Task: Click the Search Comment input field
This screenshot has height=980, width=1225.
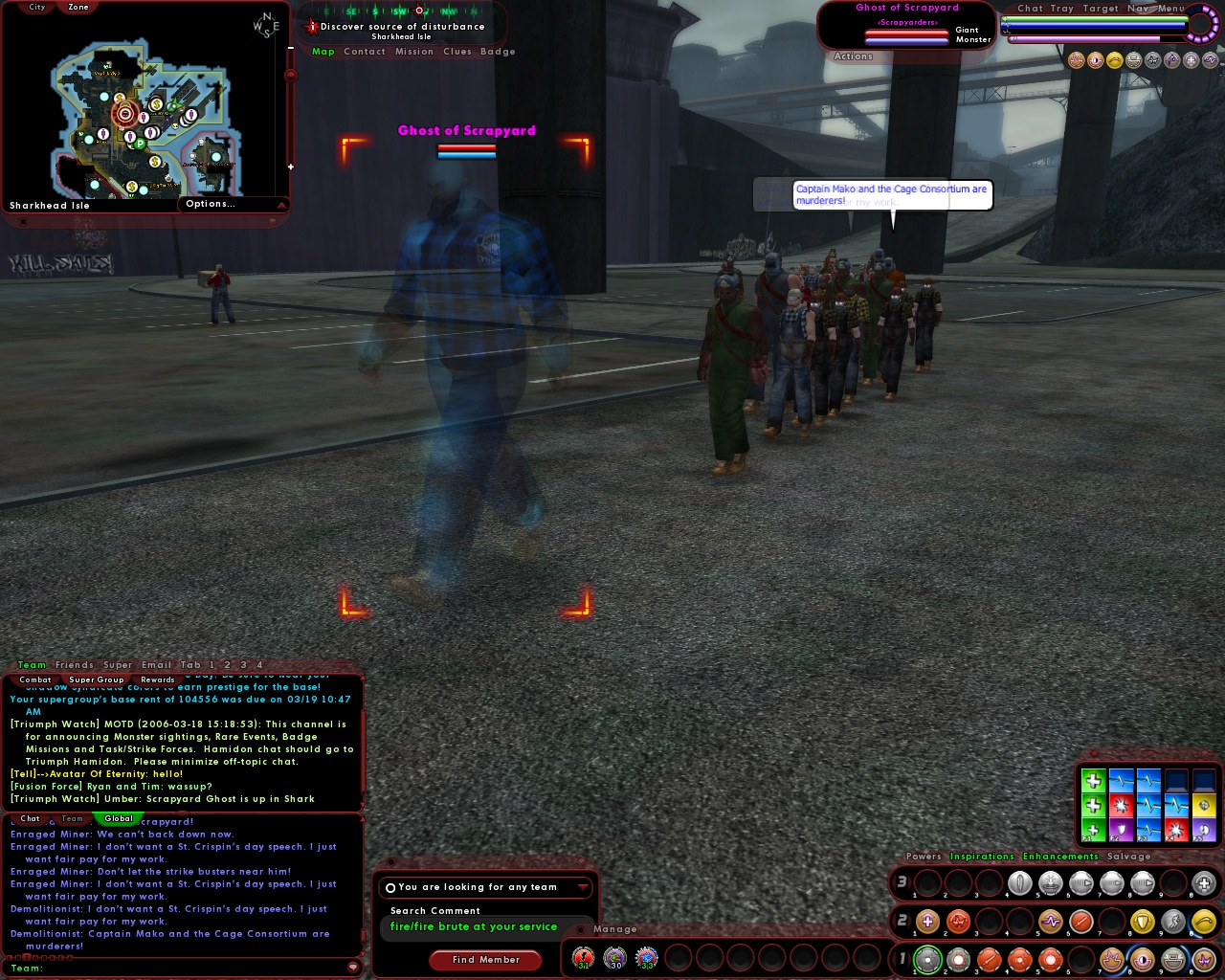Action: tap(476, 926)
